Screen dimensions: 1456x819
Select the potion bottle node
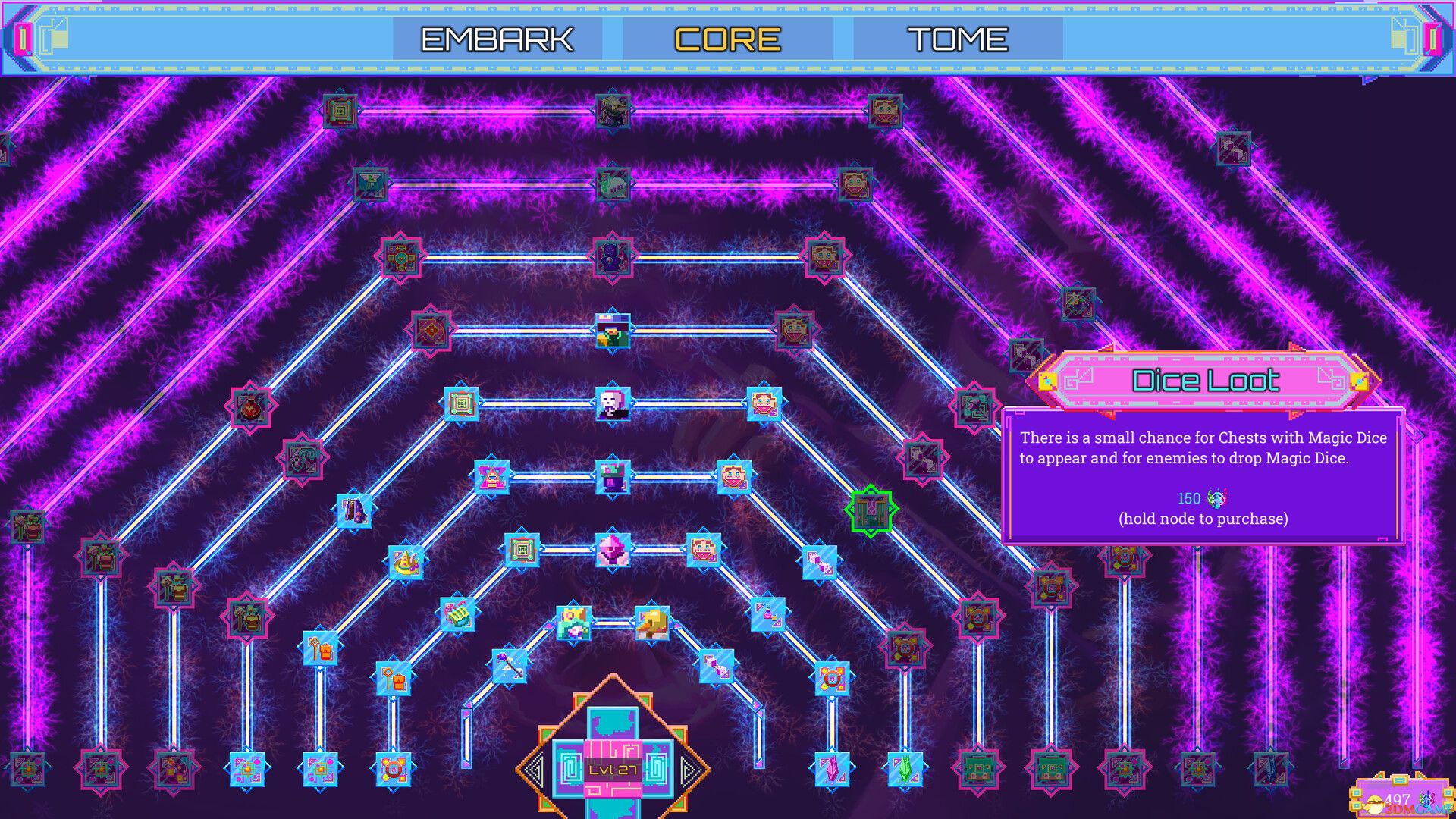click(250, 407)
